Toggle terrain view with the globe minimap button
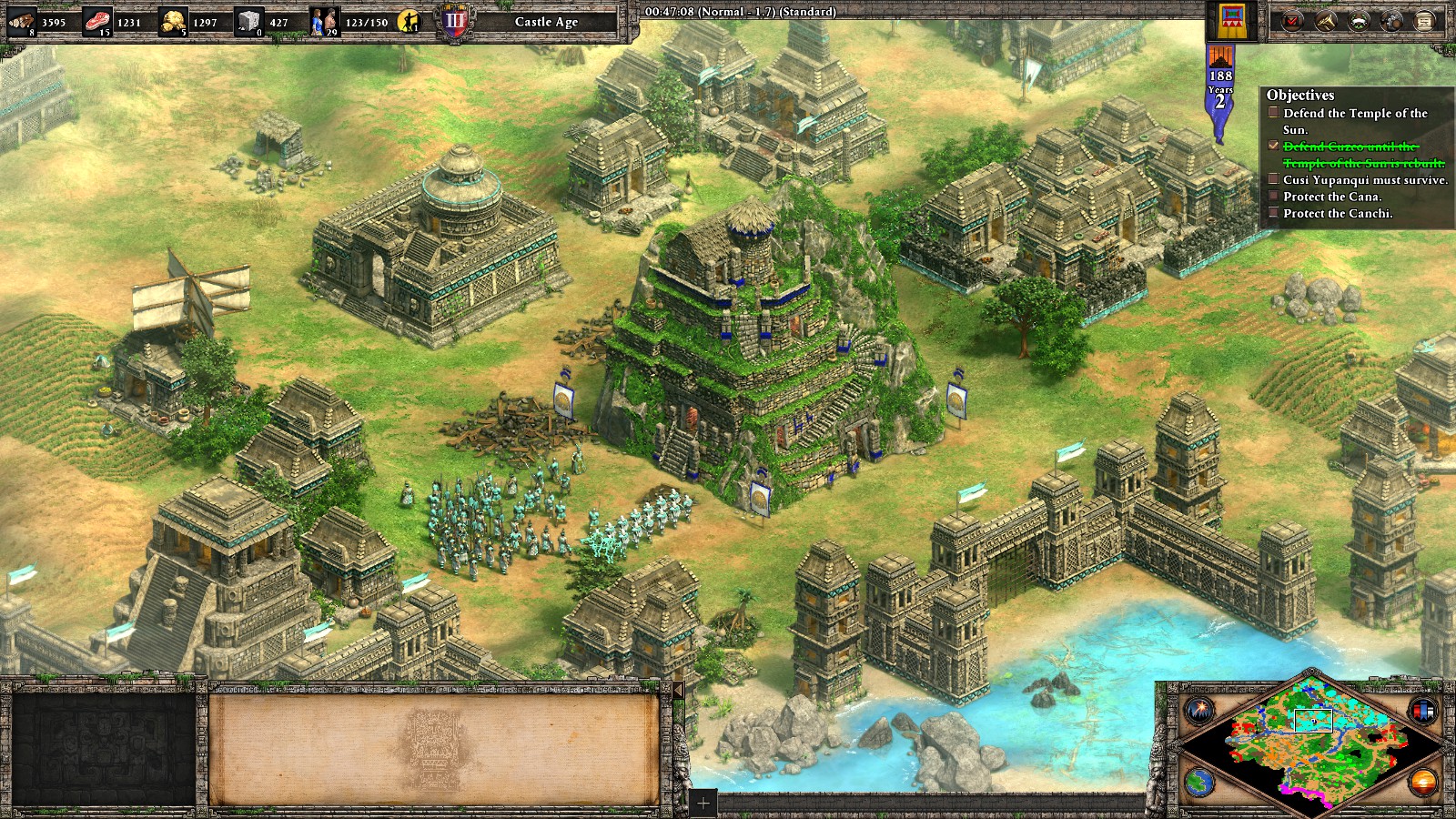The image size is (1456, 819). click(1199, 783)
